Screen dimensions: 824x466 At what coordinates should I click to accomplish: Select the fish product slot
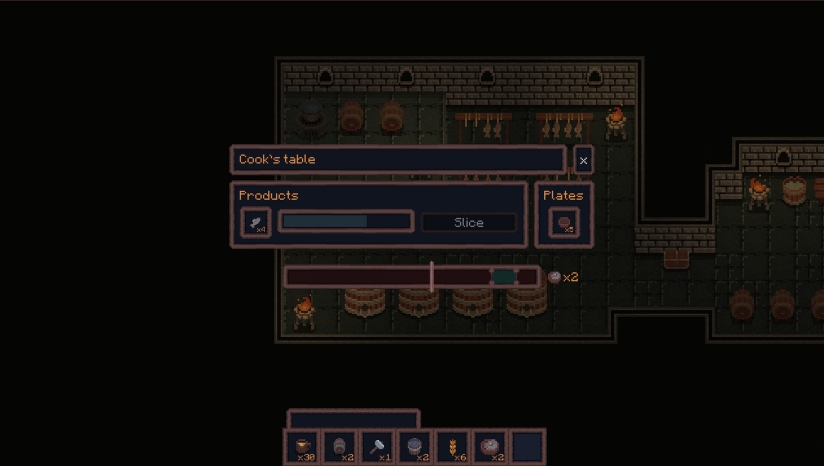(x=256, y=223)
